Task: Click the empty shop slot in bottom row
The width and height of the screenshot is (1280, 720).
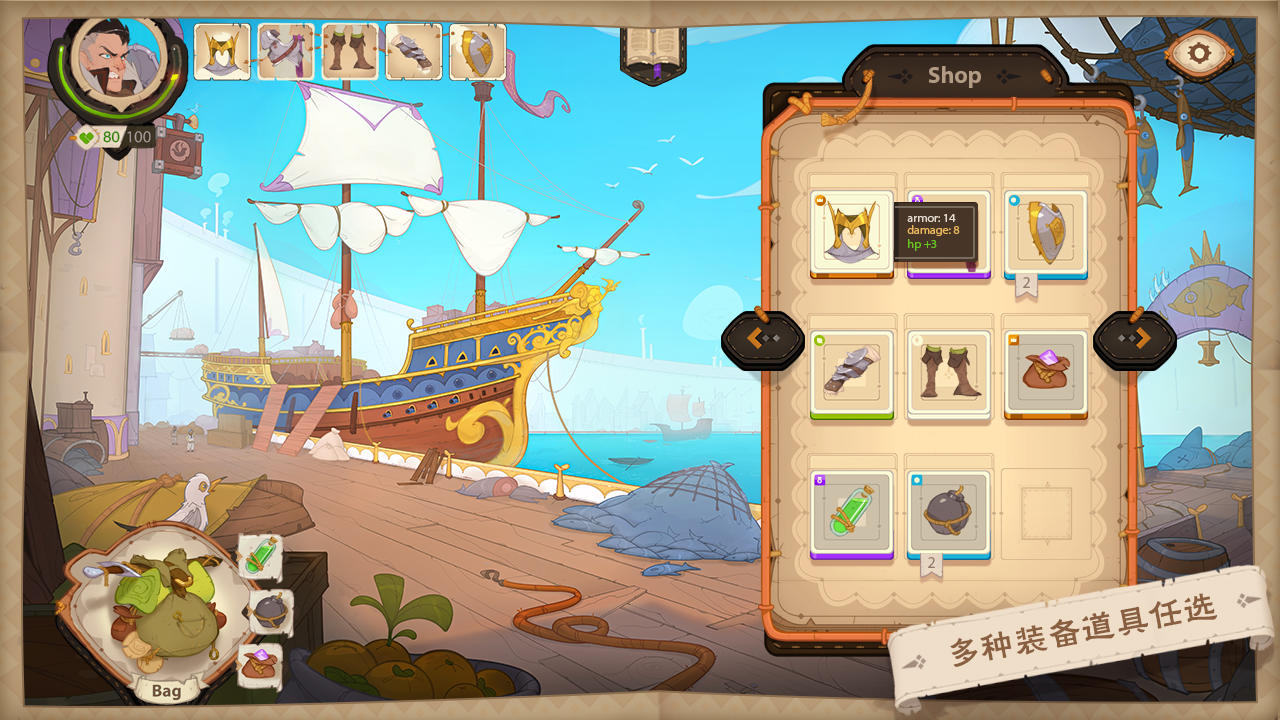Action: tap(1045, 511)
